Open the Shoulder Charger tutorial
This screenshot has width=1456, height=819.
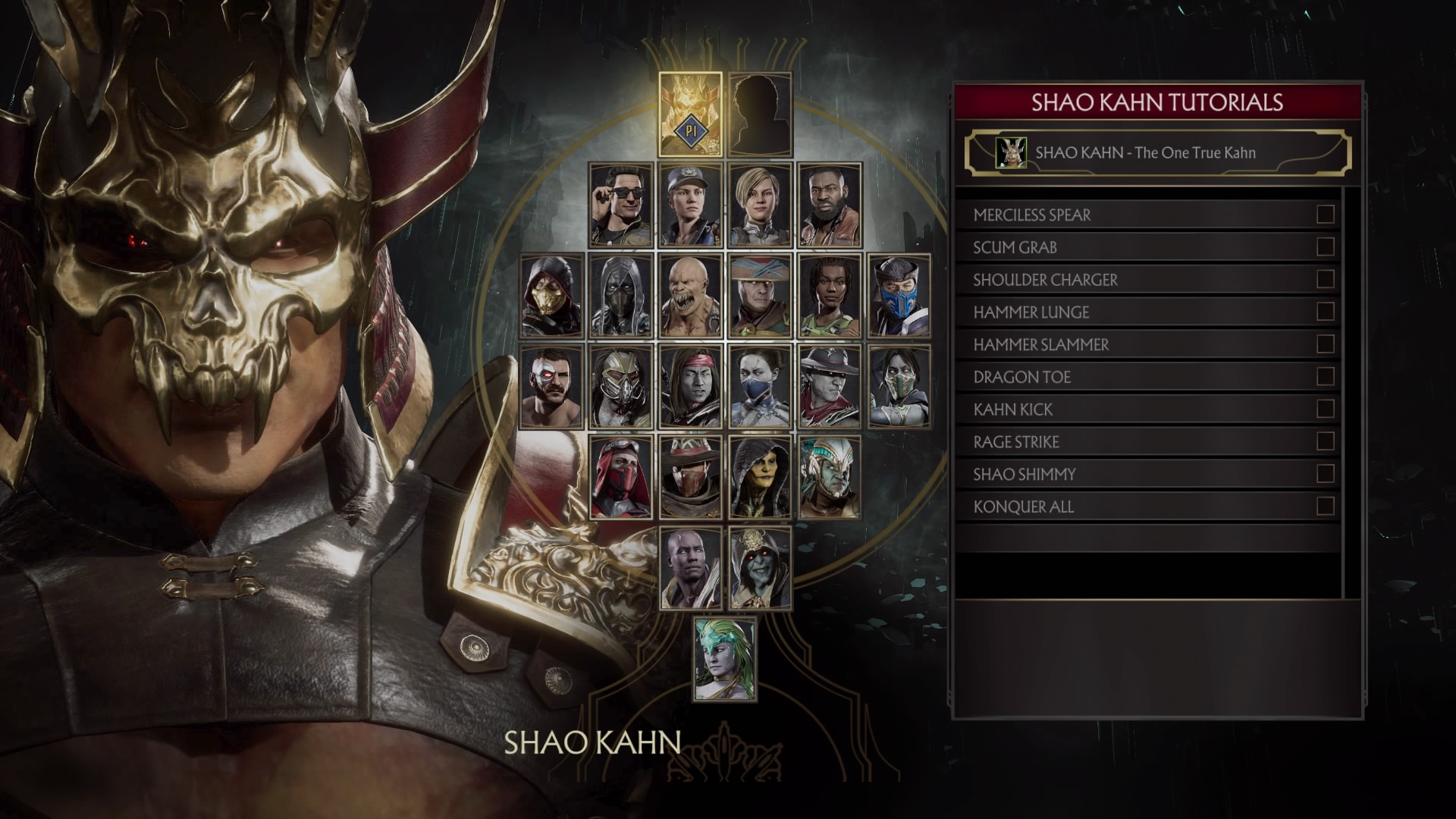(x=1145, y=280)
